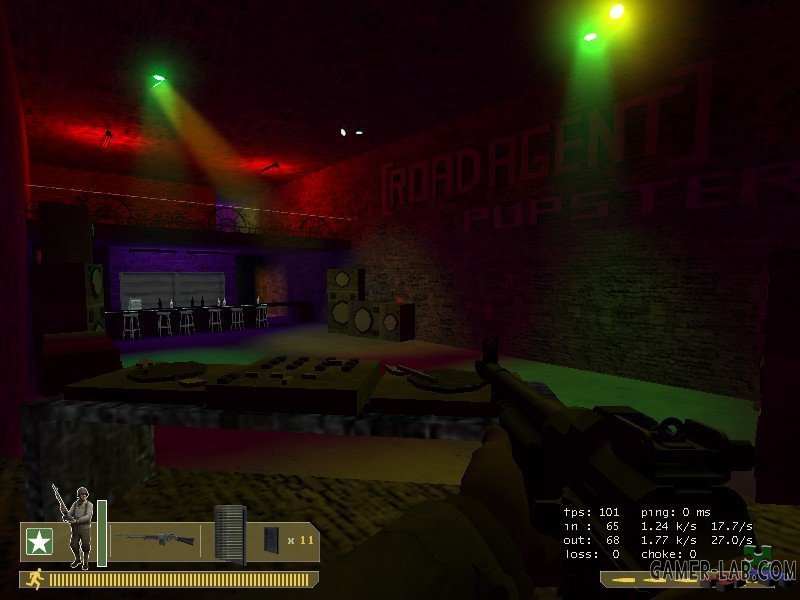Click the spare magazine icon
The image size is (800, 600).
tap(270, 540)
